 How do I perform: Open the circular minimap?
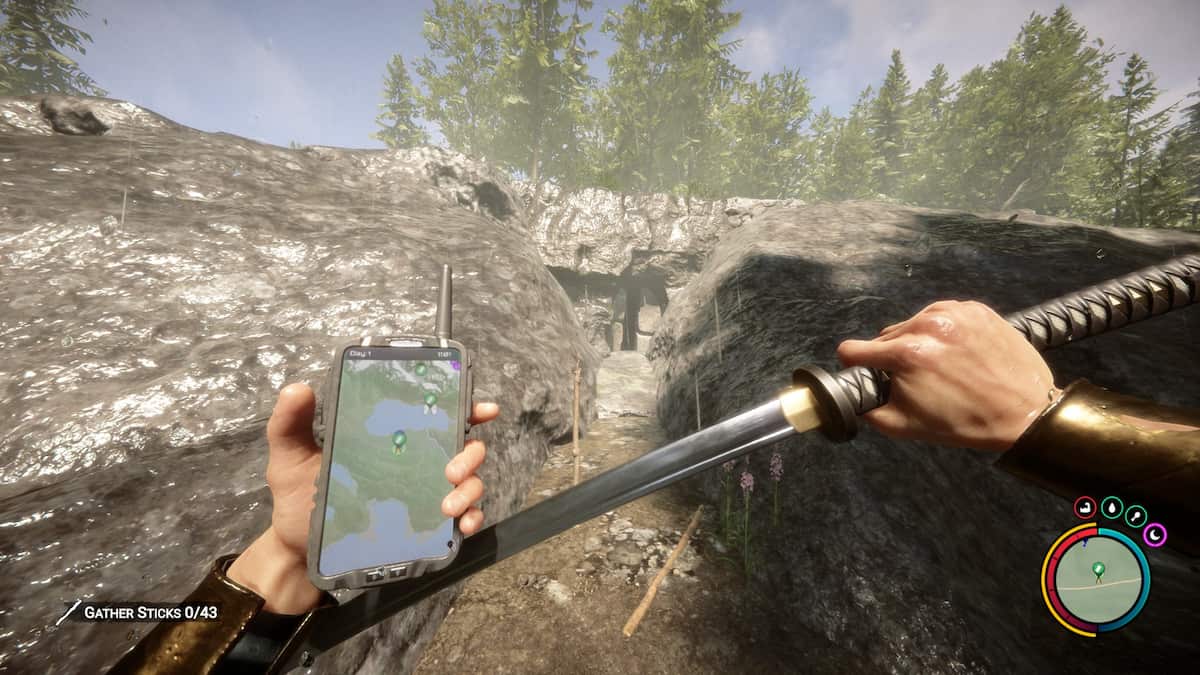click(x=1097, y=580)
